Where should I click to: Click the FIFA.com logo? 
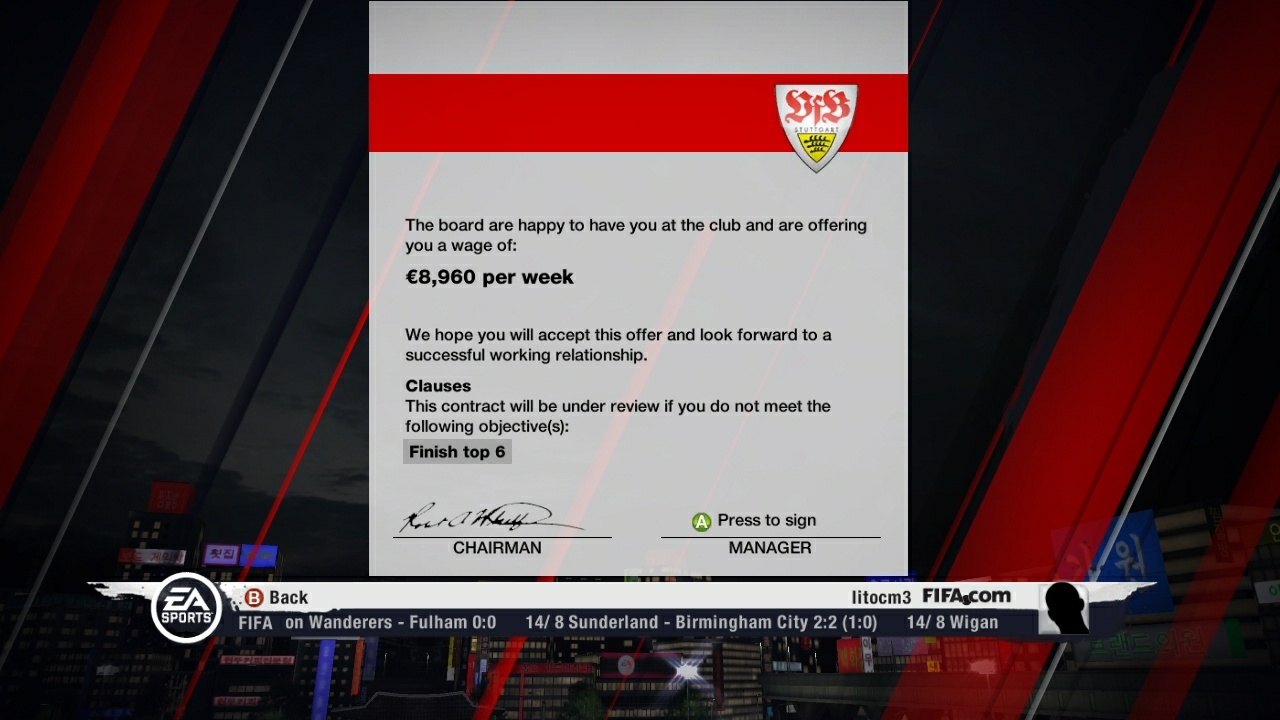point(966,596)
